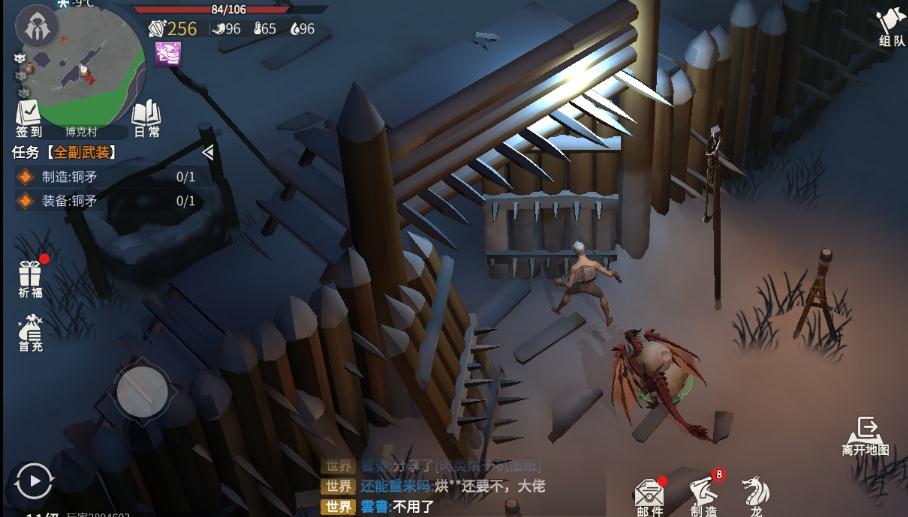The width and height of the screenshot is (908, 517).
Task: Tap the purple buff status icon
Action: click(x=168, y=54)
